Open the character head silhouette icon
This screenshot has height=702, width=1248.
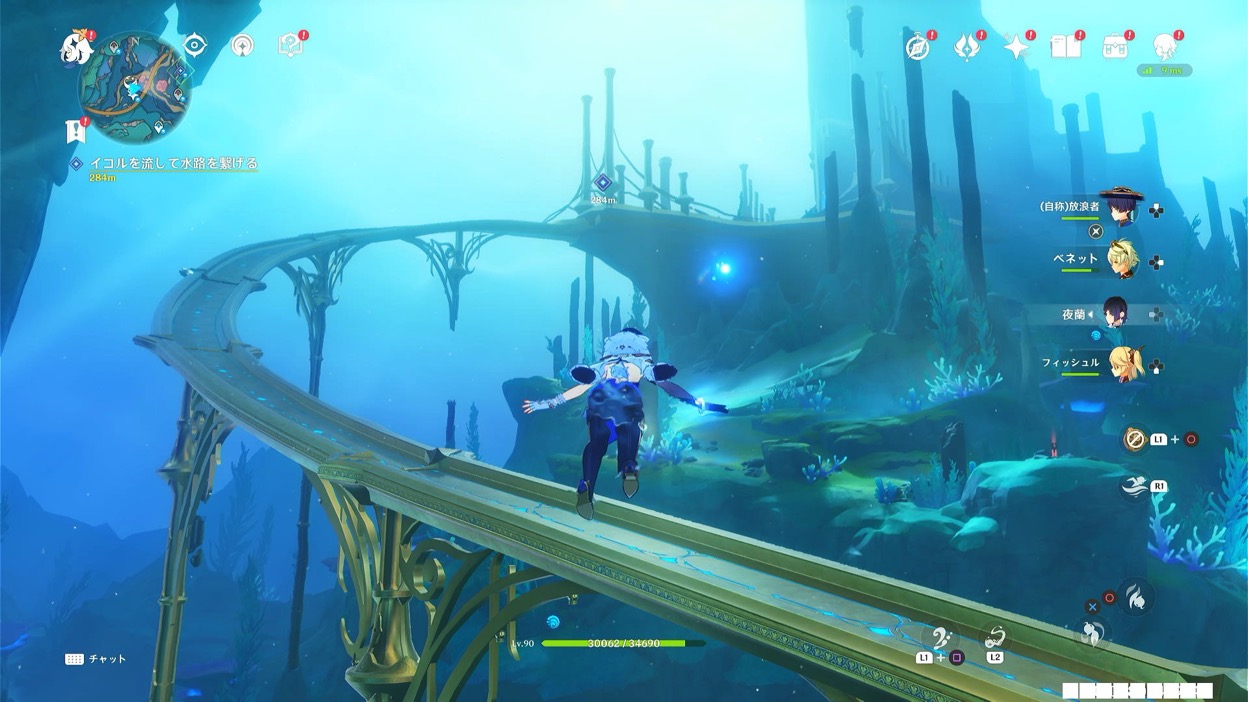1164,47
